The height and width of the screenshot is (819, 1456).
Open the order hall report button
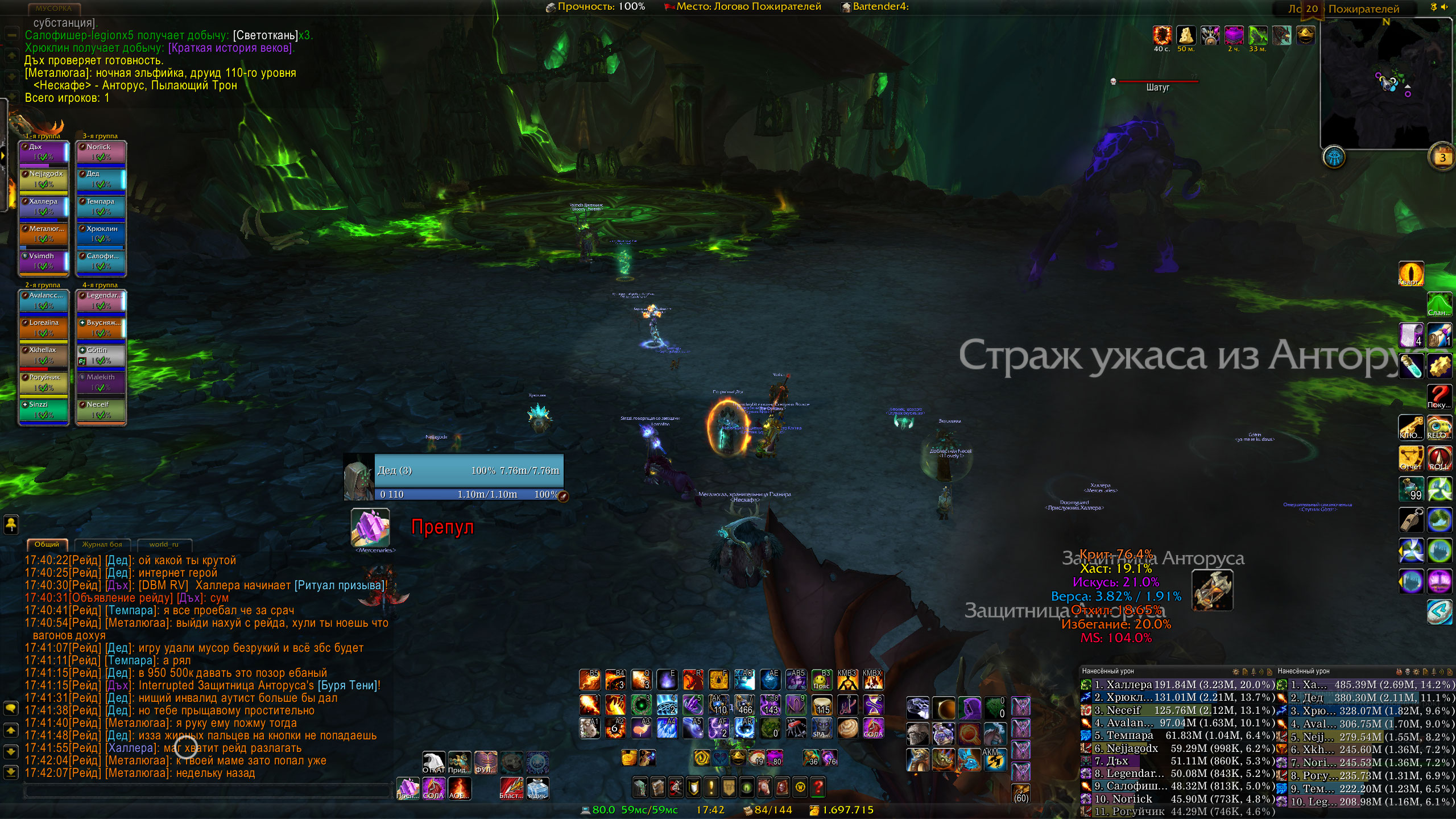(x=1334, y=158)
